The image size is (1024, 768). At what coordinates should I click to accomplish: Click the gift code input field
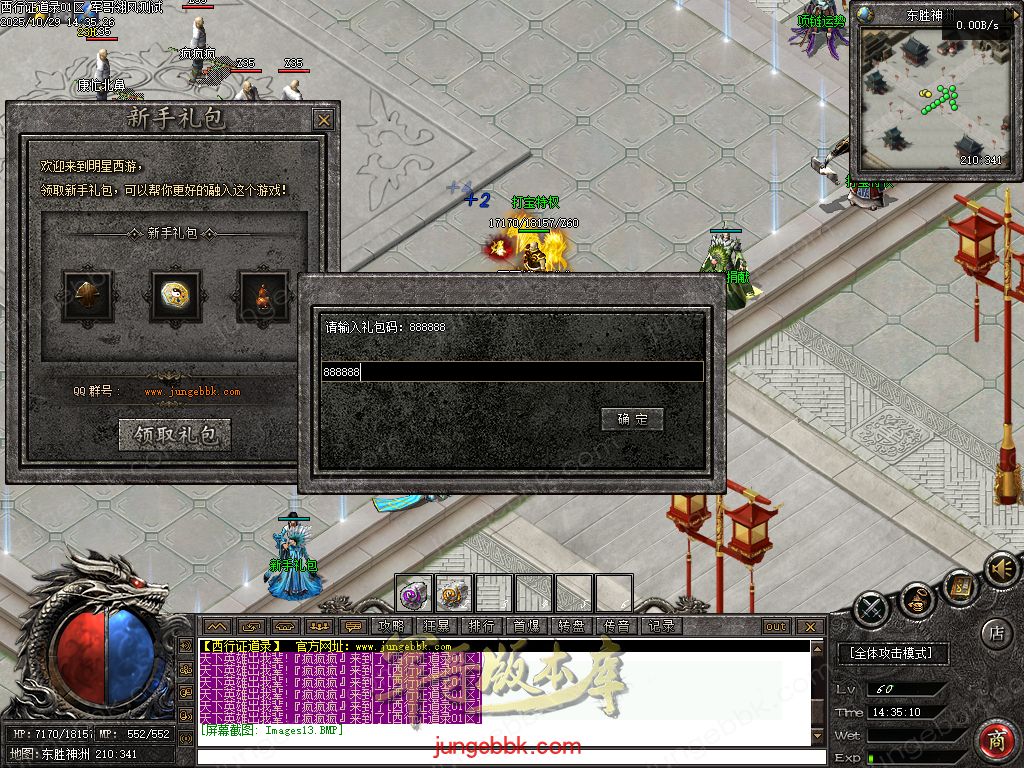(x=512, y=372)
